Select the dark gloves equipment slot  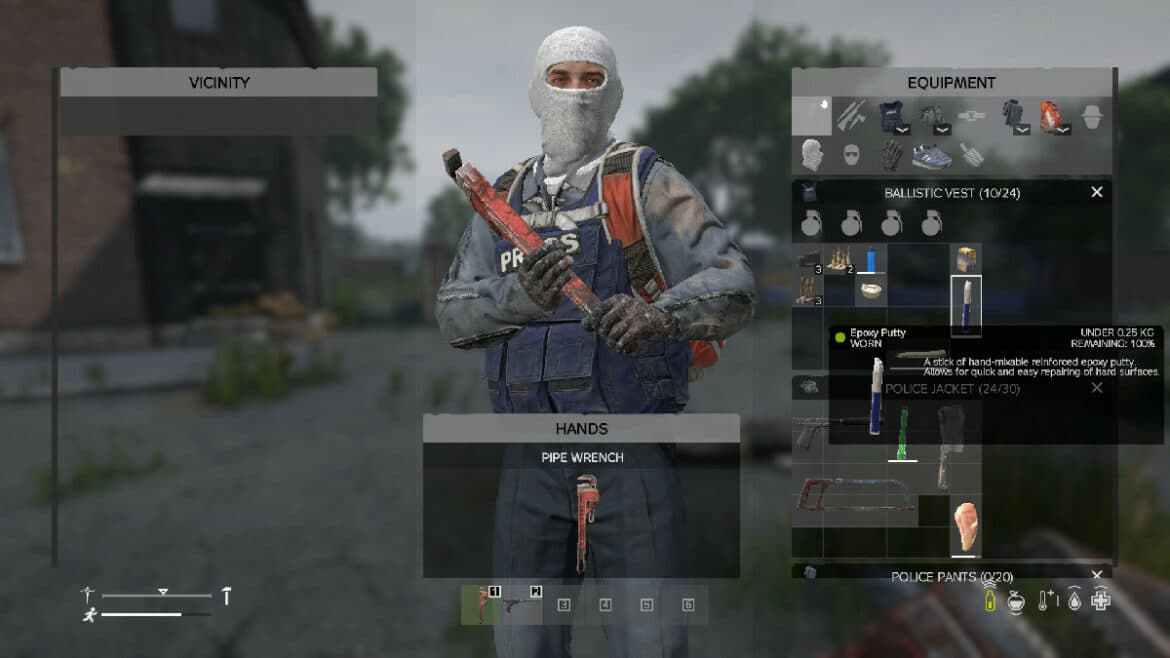pos(892,155)
